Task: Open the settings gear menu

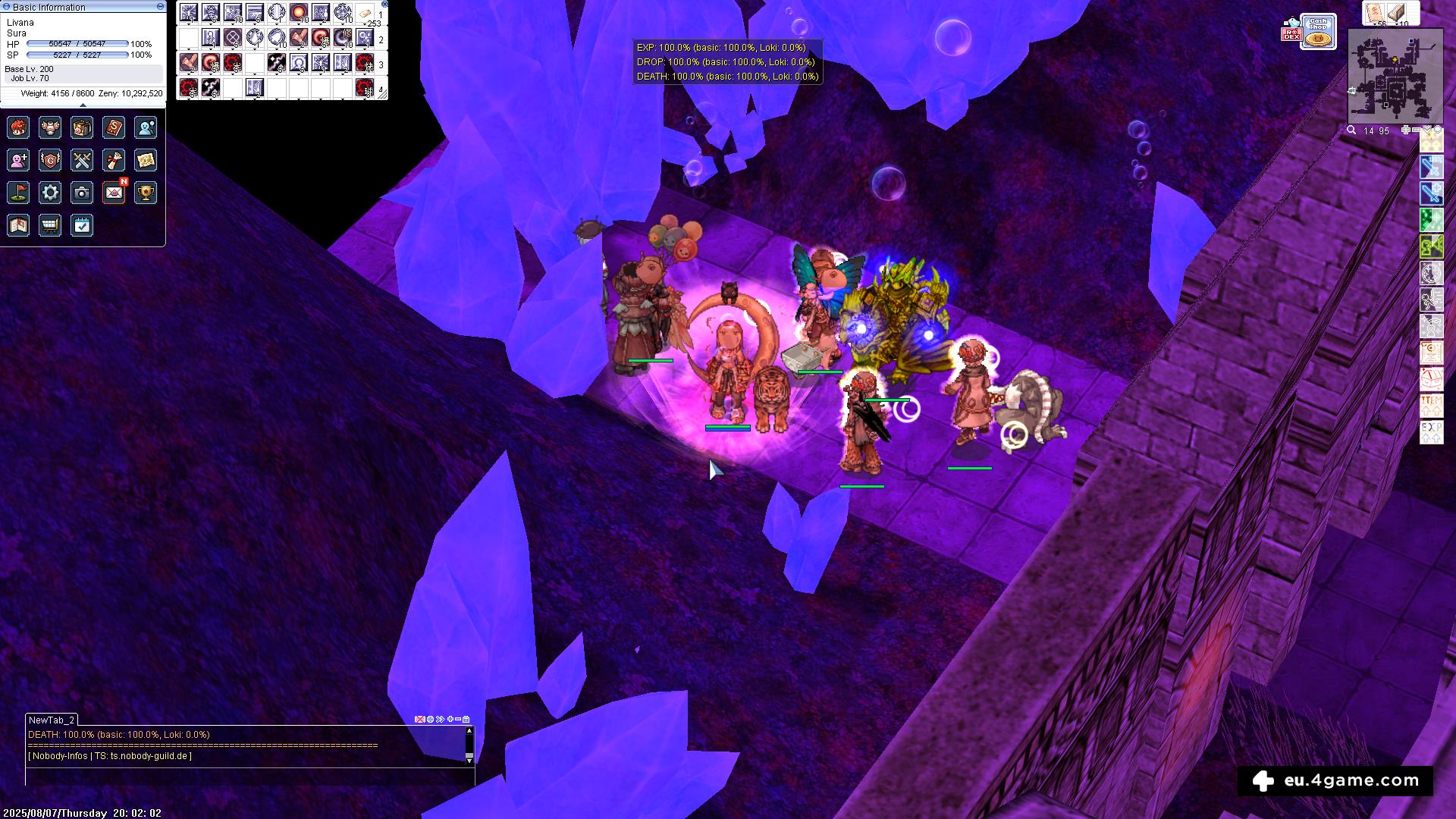Action: coord(50,193)
